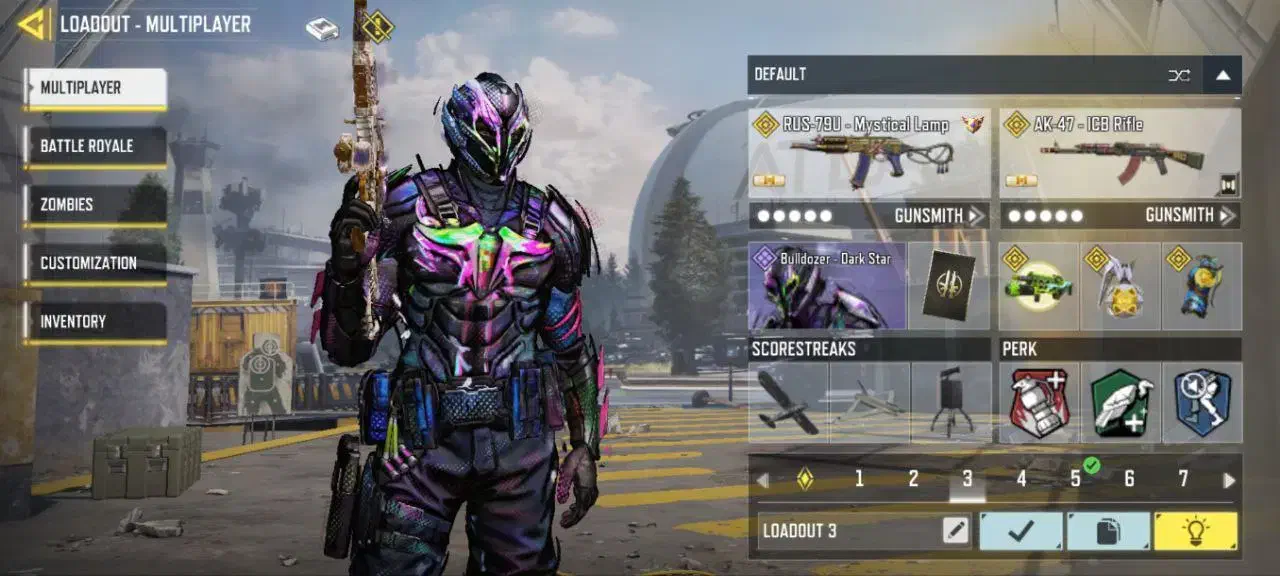Switch to the Battle Royale tab
This screenshot has width=1280, height=576.
point(95,147)
